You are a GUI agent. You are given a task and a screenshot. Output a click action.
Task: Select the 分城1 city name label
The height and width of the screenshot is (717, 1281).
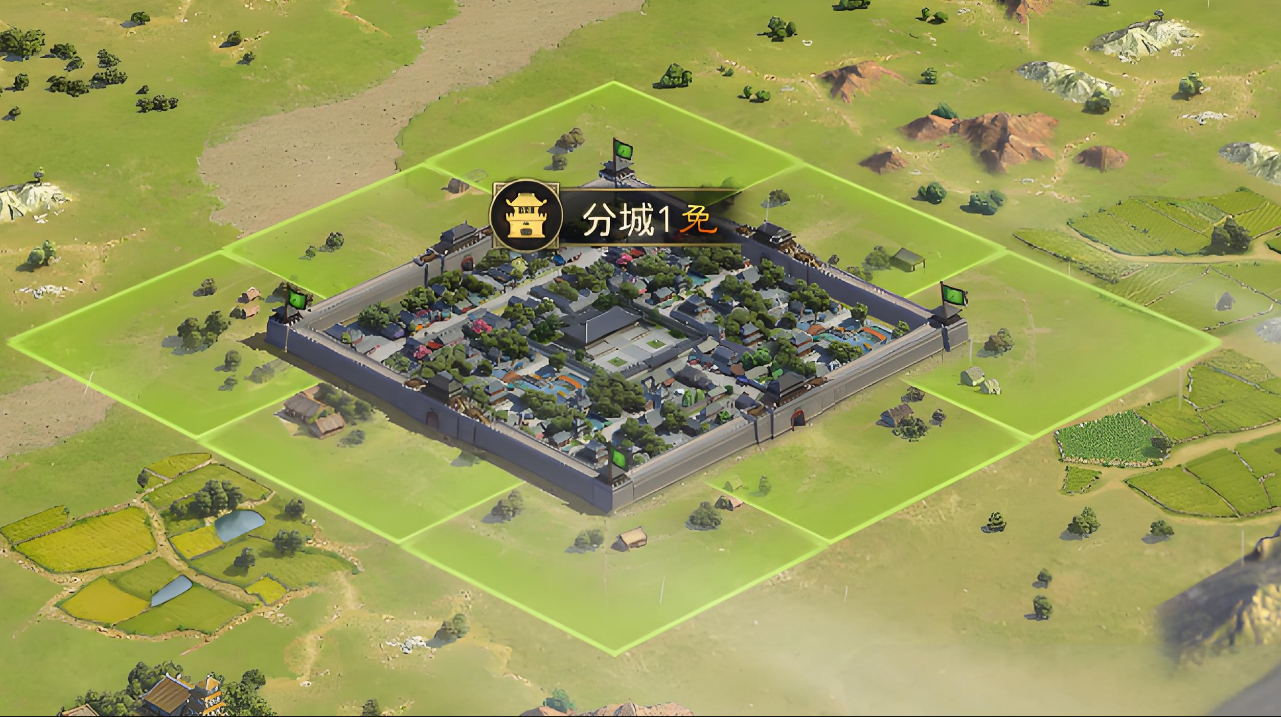(x=626, y=221)
